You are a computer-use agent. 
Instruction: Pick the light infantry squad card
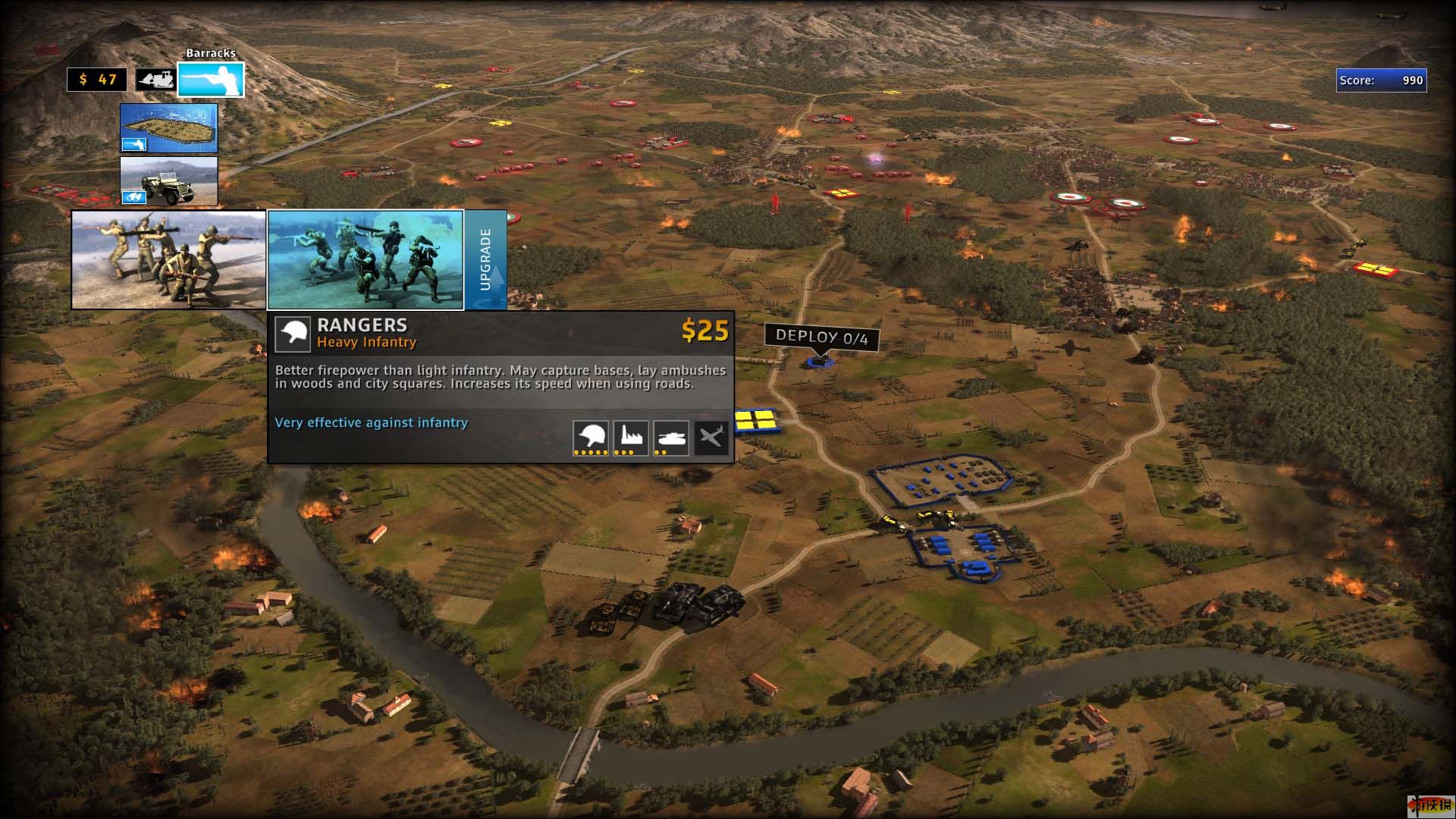coord(168,260)
